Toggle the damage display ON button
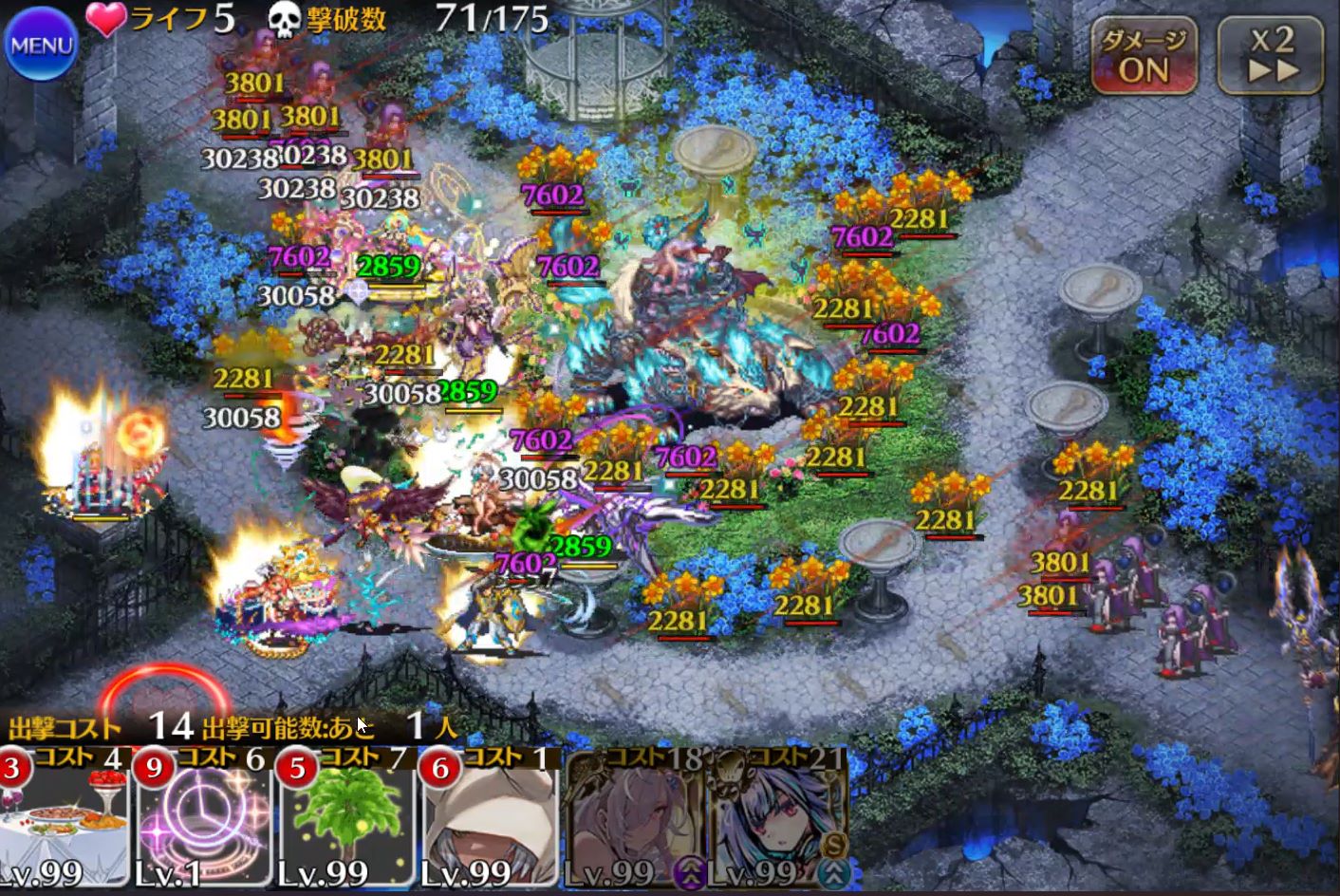Screen dimensions: 1340x896 point(1144,57)
